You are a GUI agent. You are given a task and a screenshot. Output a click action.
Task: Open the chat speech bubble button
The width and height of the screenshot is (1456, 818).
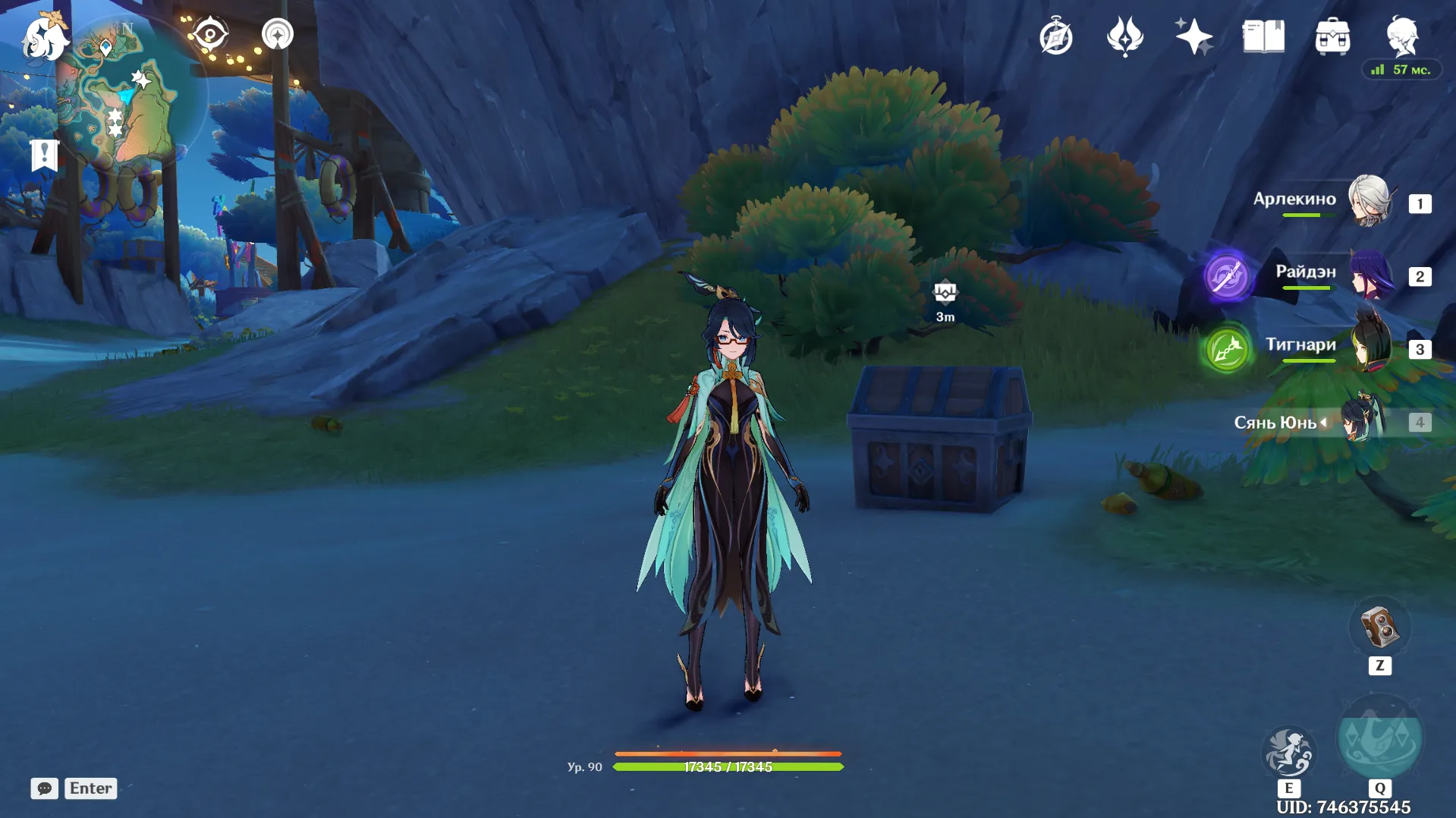[44, 788]
